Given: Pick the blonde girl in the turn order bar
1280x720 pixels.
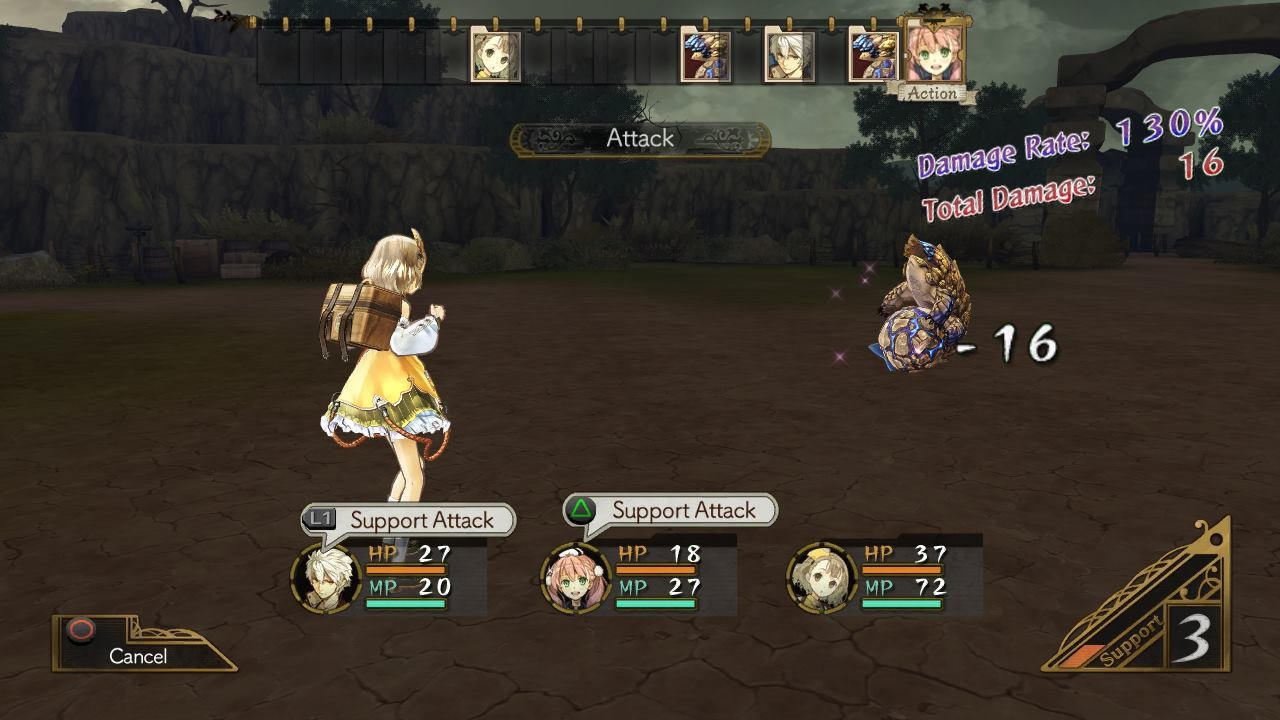Looking at the screenshot, I should click(x=496, y=57).
